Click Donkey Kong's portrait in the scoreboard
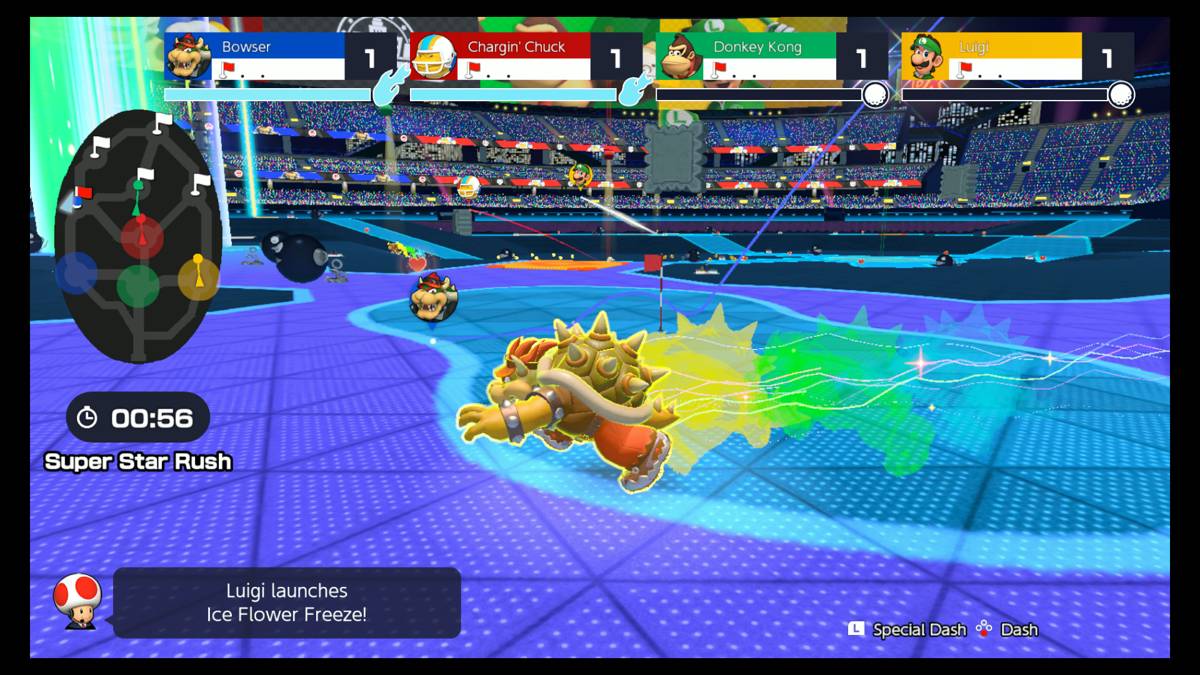This screenshot has width=1200, height=675. (x=680, y=57)
